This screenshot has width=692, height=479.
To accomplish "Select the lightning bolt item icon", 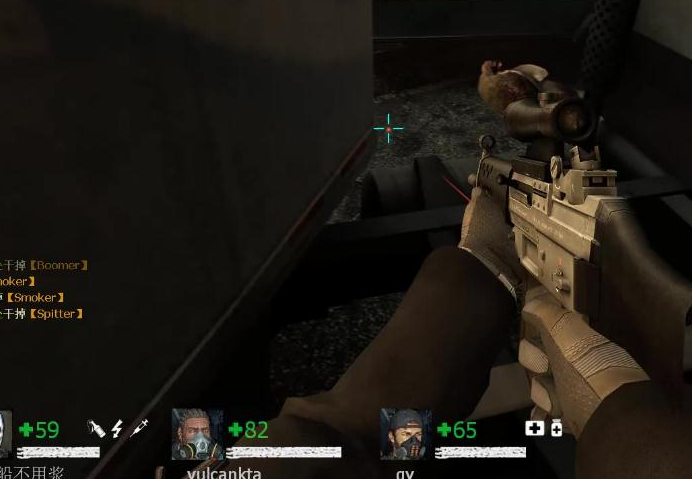I will [x=117, y=428].
